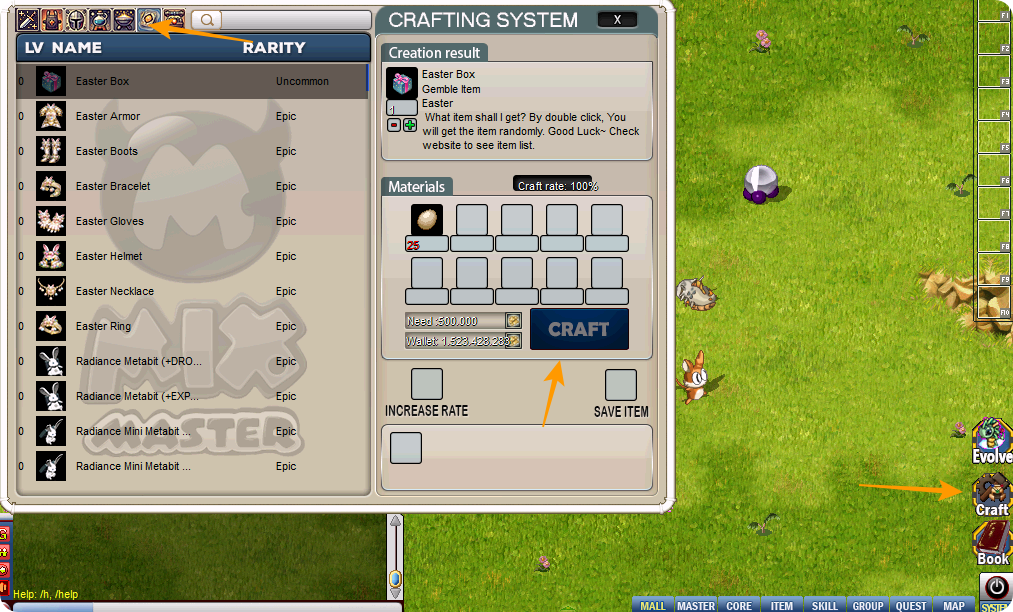Decrease craft quantity with red minus button
1013x612 pixels.
point(394,125)
